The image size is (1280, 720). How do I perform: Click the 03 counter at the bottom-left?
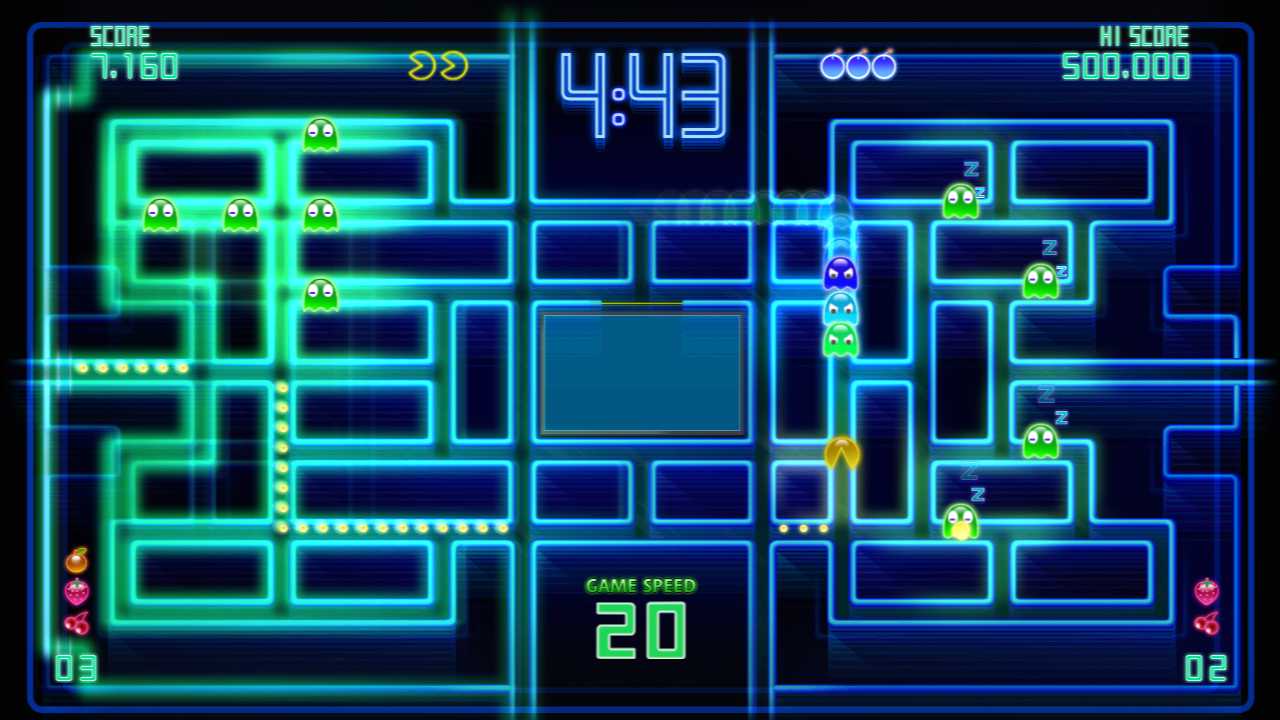tap(75, 668)
